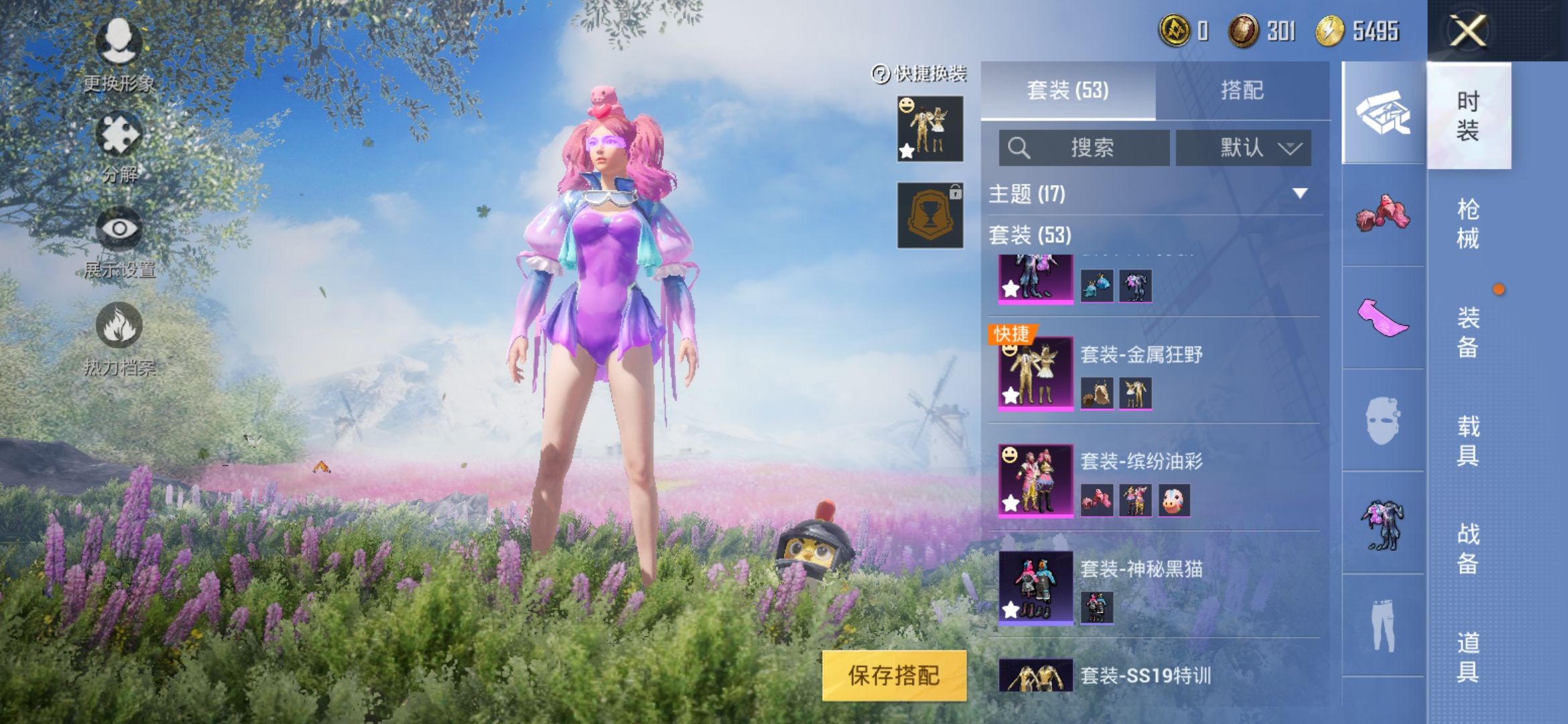The height and width of the screenshot is (724, 1568).
Task: Open the 默认 sort dropdown
Action: [1243, 147]
